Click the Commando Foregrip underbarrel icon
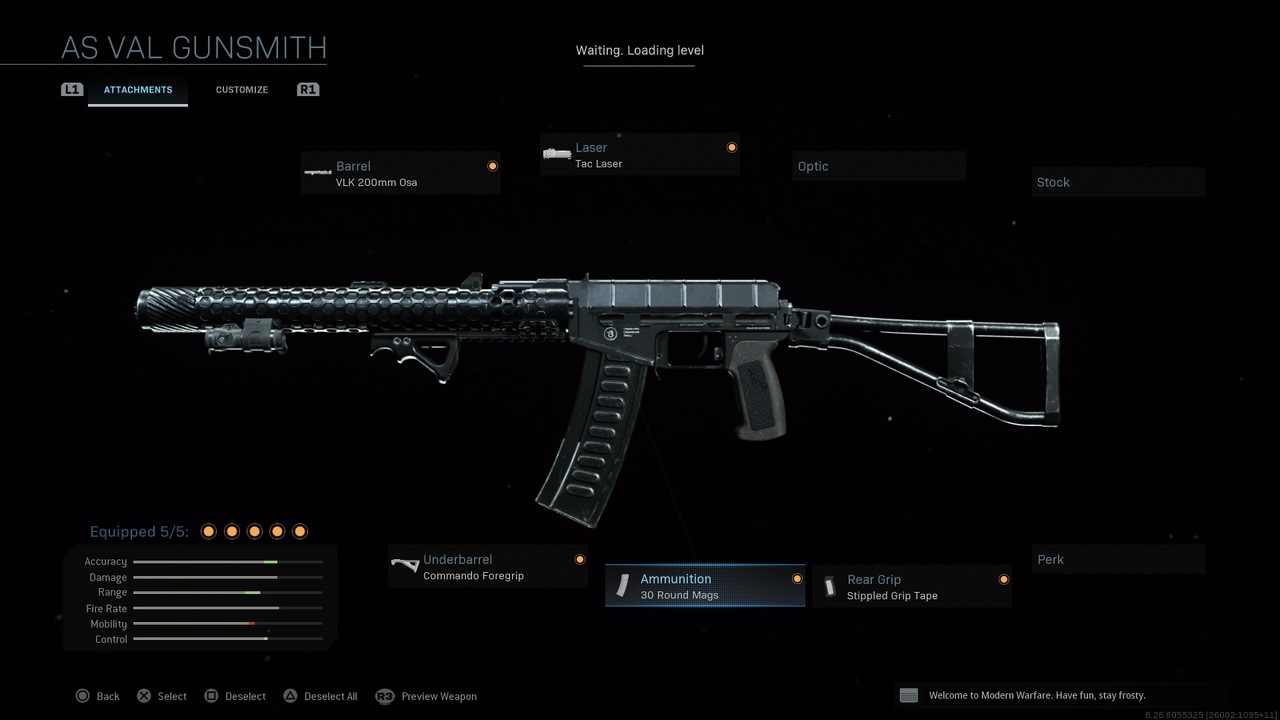 (x=405, y=565)
